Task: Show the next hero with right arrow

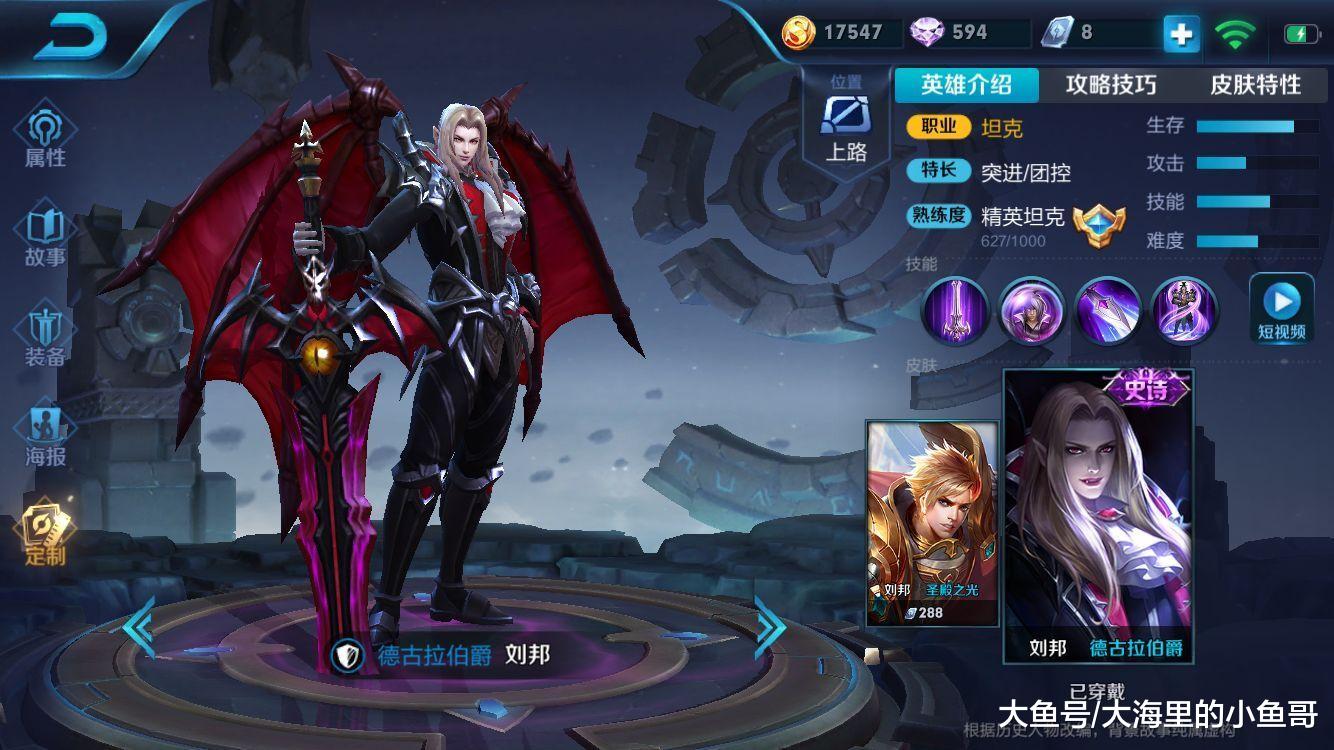Action: click(769, 627)
